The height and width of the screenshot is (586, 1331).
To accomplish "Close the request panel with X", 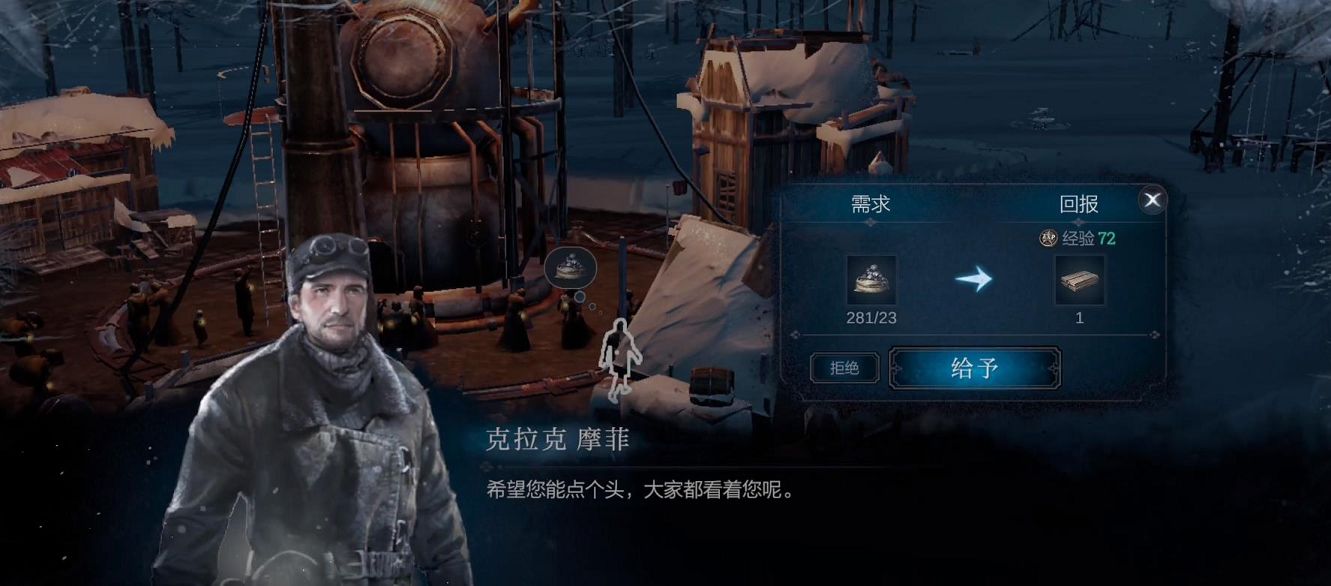I will tap(1152, 200).
